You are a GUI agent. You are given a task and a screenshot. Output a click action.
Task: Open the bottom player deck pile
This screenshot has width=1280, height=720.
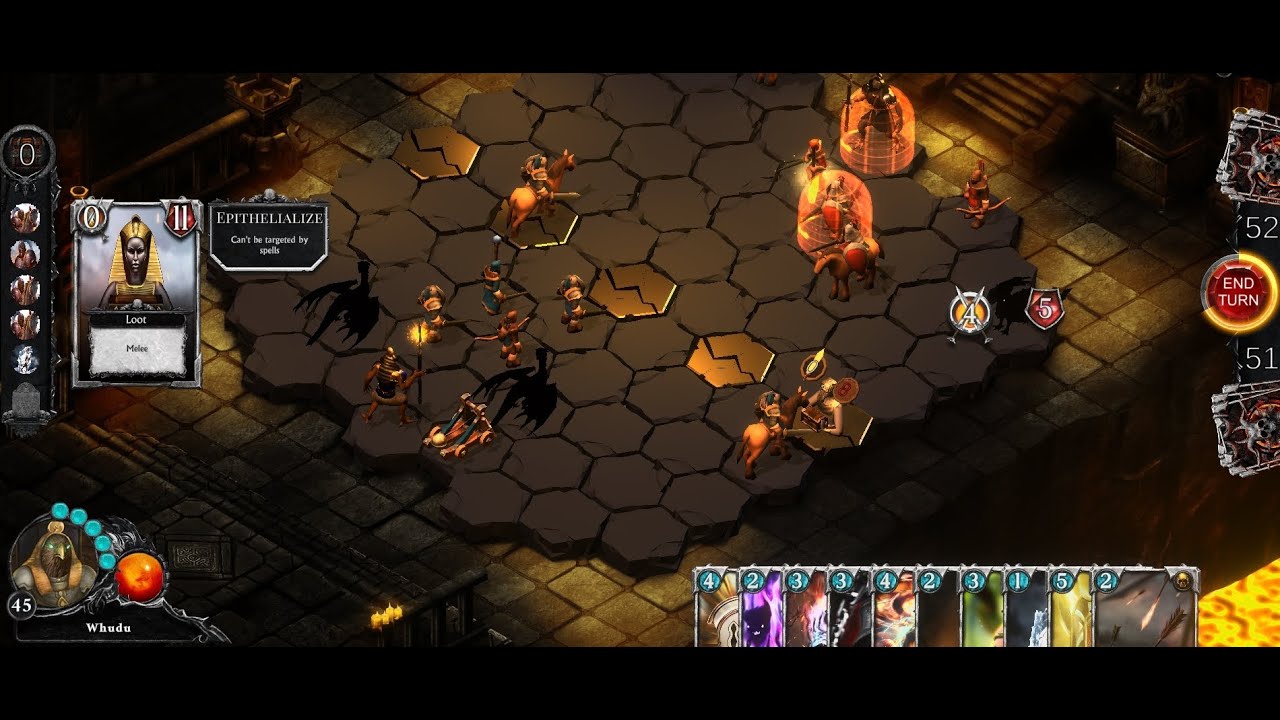point(1249,426)
